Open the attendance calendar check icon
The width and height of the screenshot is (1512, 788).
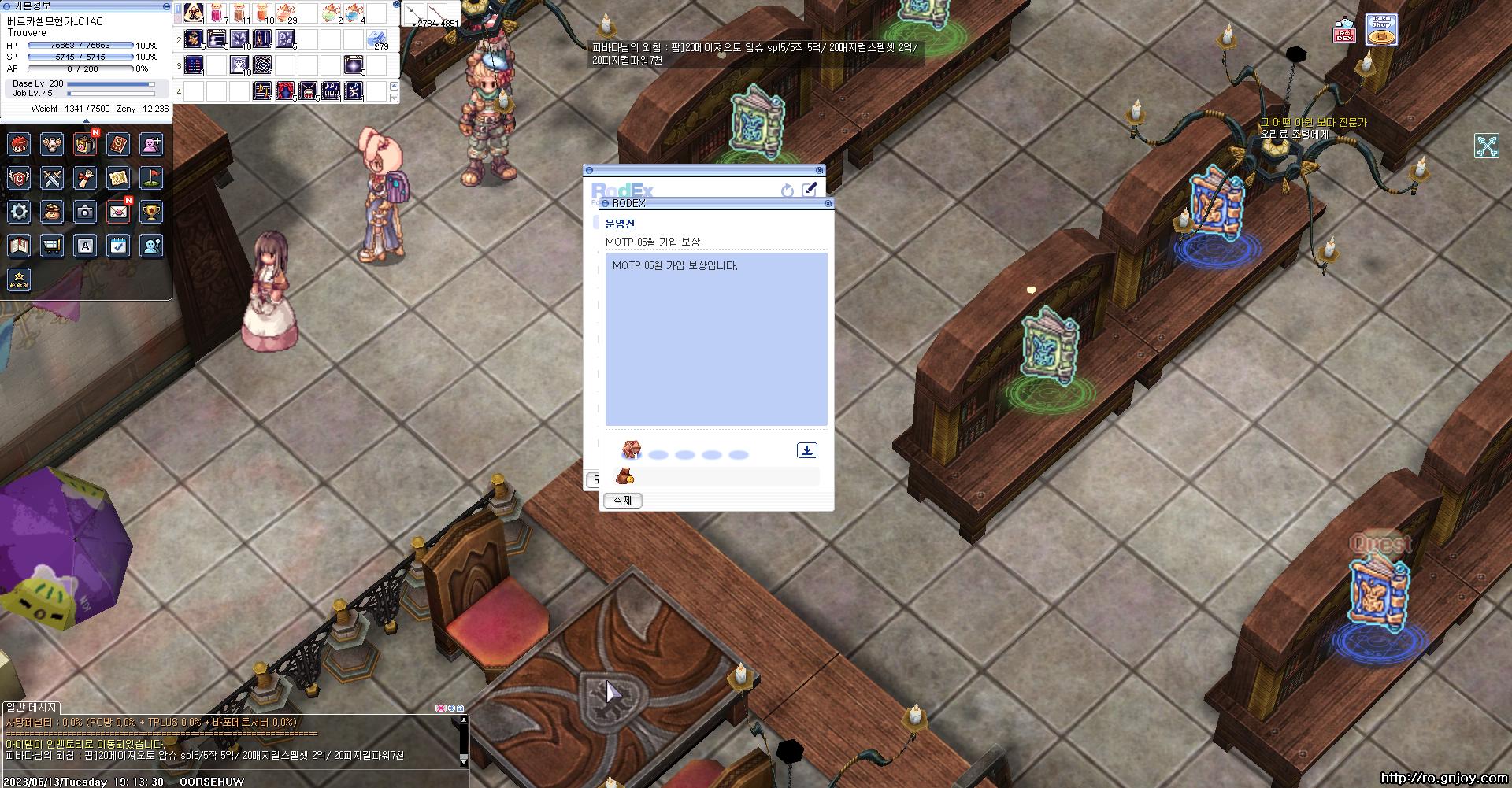(x=118, y=246)
